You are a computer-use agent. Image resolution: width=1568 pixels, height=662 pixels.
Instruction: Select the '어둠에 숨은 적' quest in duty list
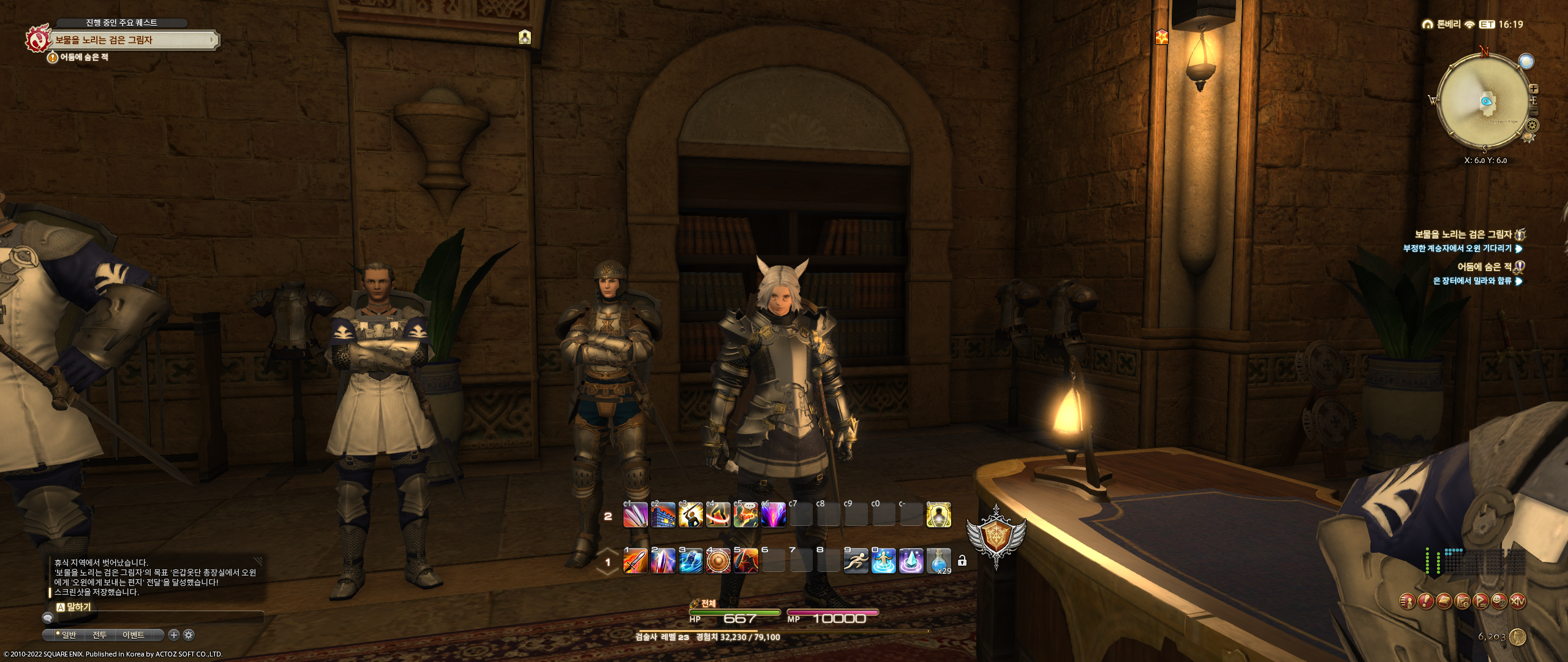tap(1485, 267)
